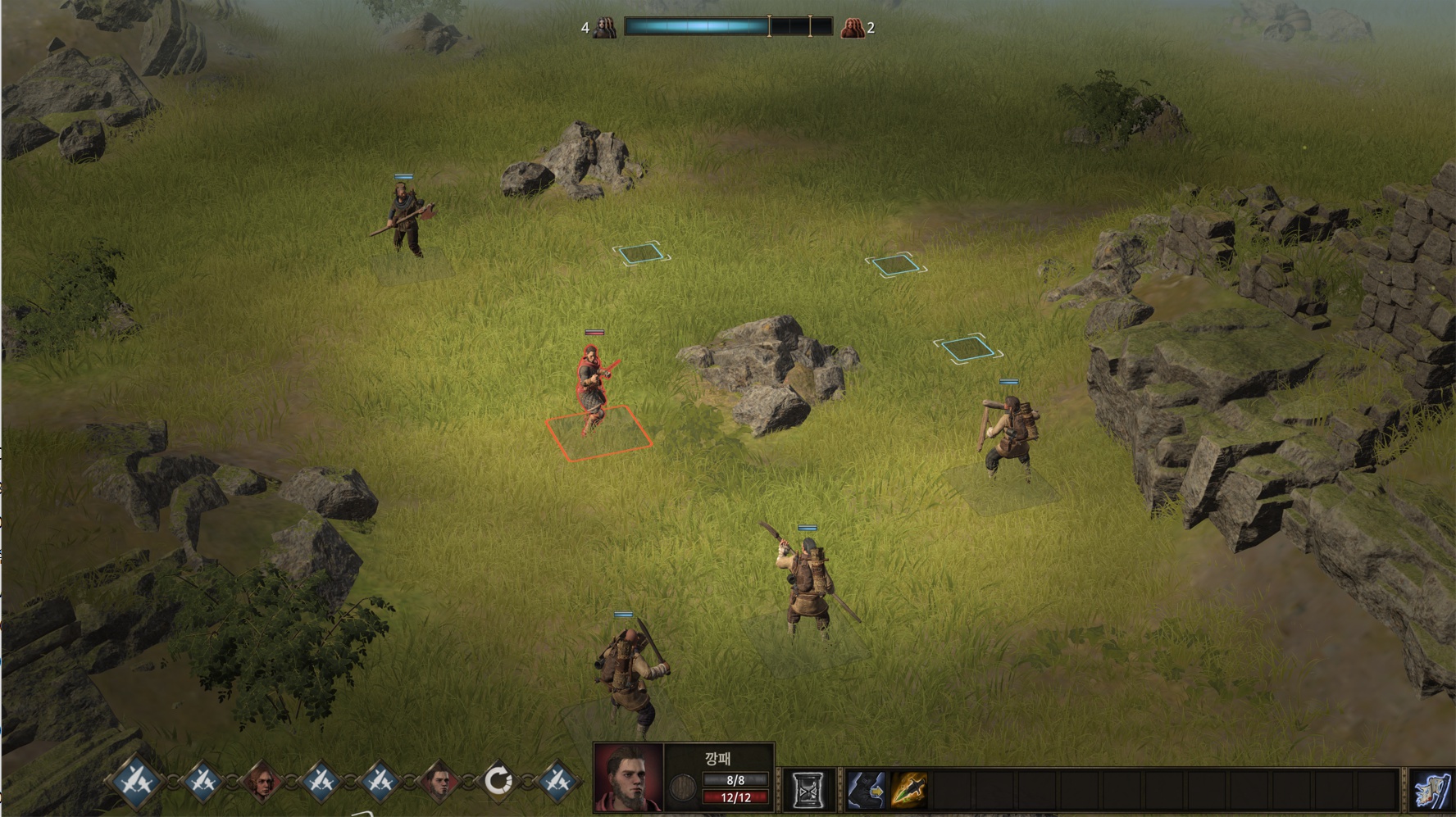Select the red-haired woman in turn order

(x=262, y=783)
